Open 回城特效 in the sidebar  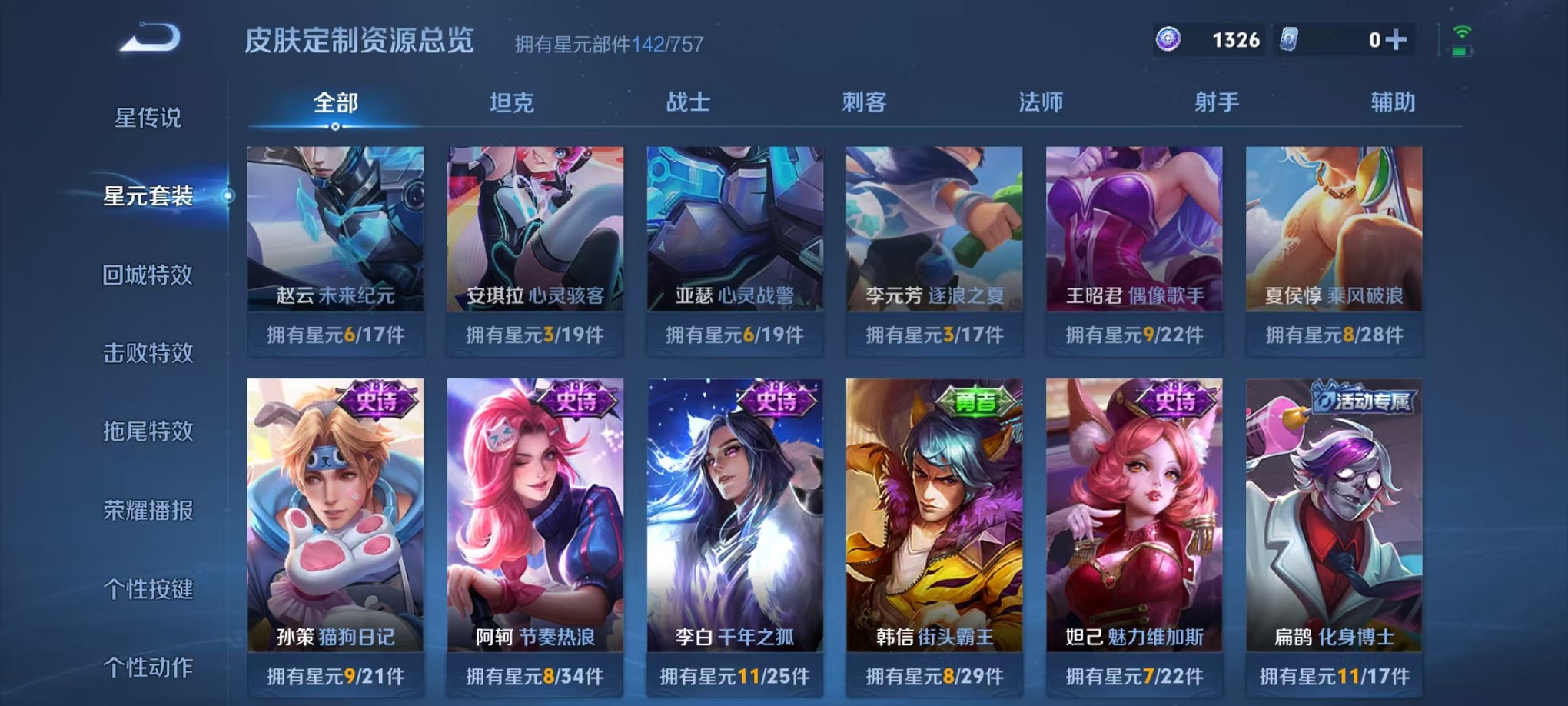click(150, 275)
